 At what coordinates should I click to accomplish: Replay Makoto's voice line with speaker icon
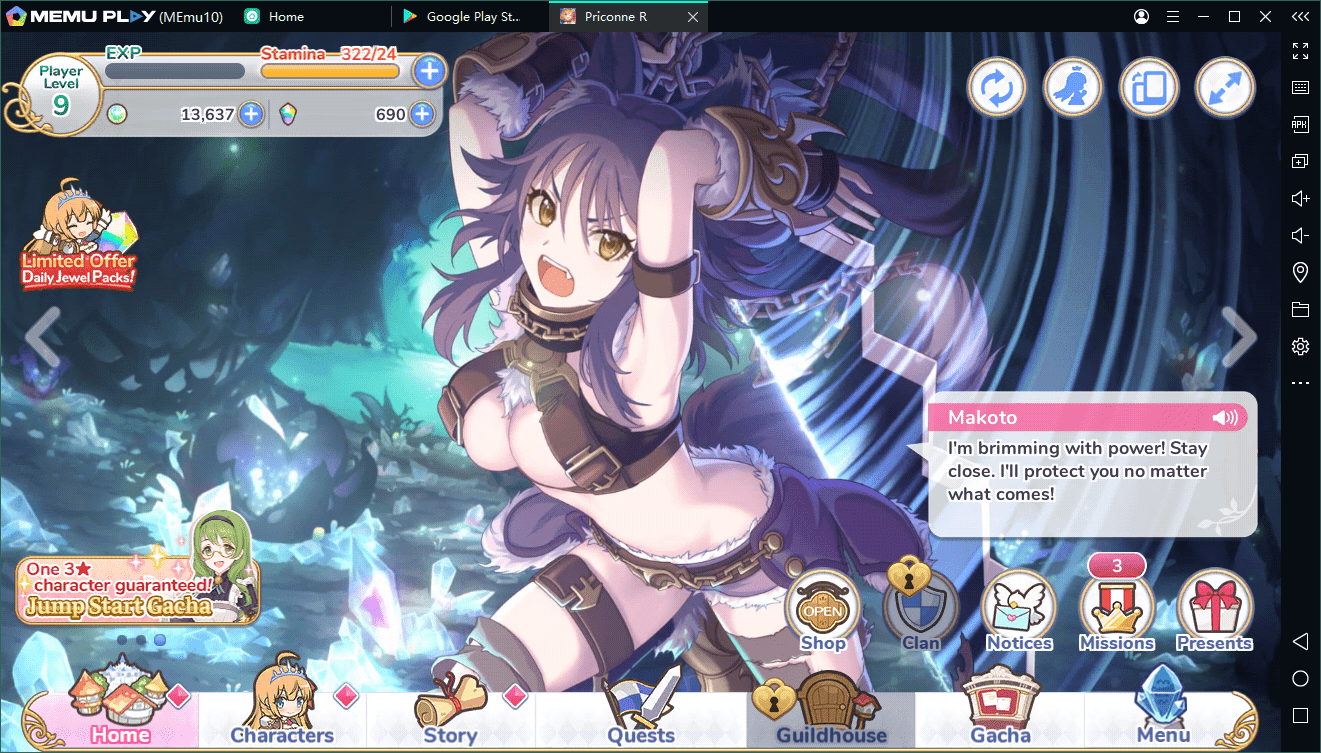1224,418
